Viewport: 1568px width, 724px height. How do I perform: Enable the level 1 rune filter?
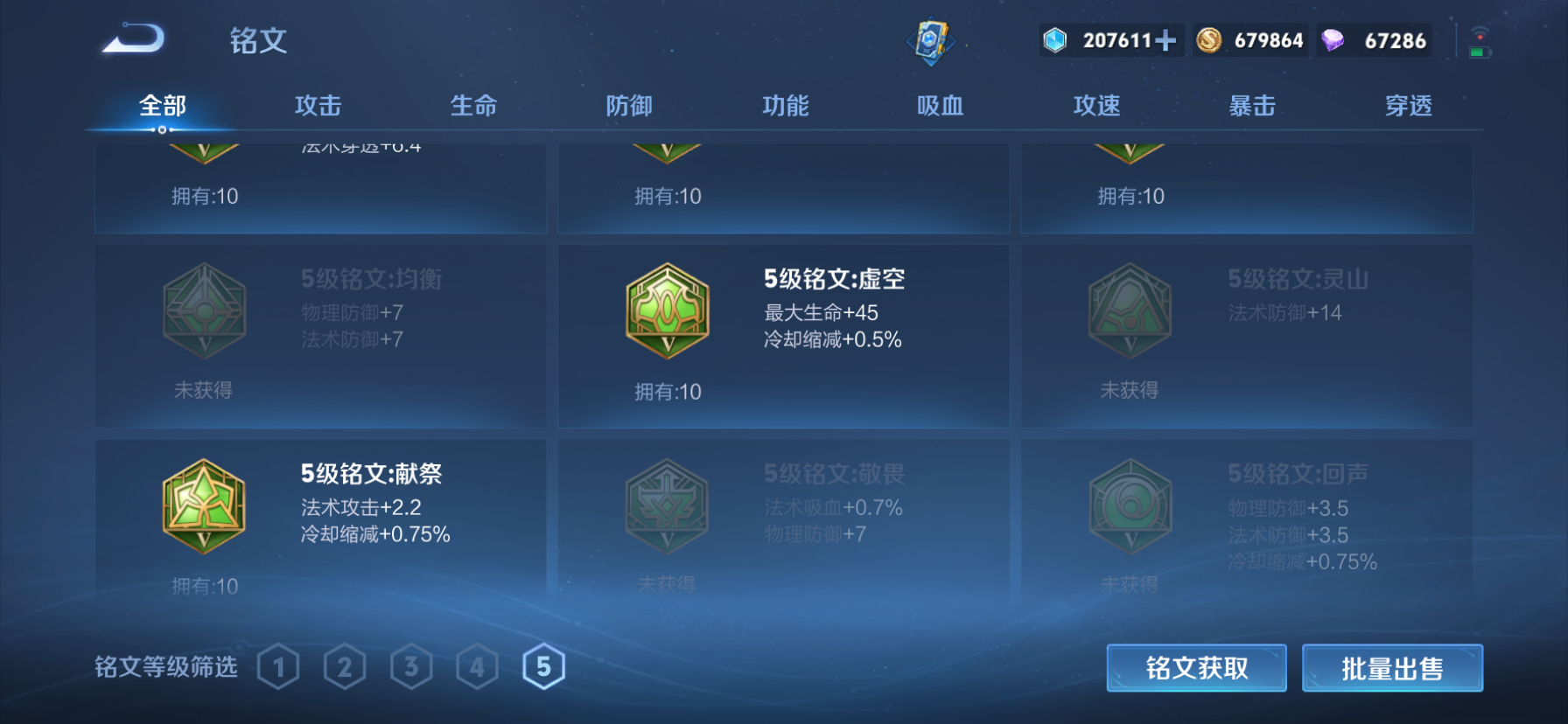pyautogui.click(x=278, y=666)
